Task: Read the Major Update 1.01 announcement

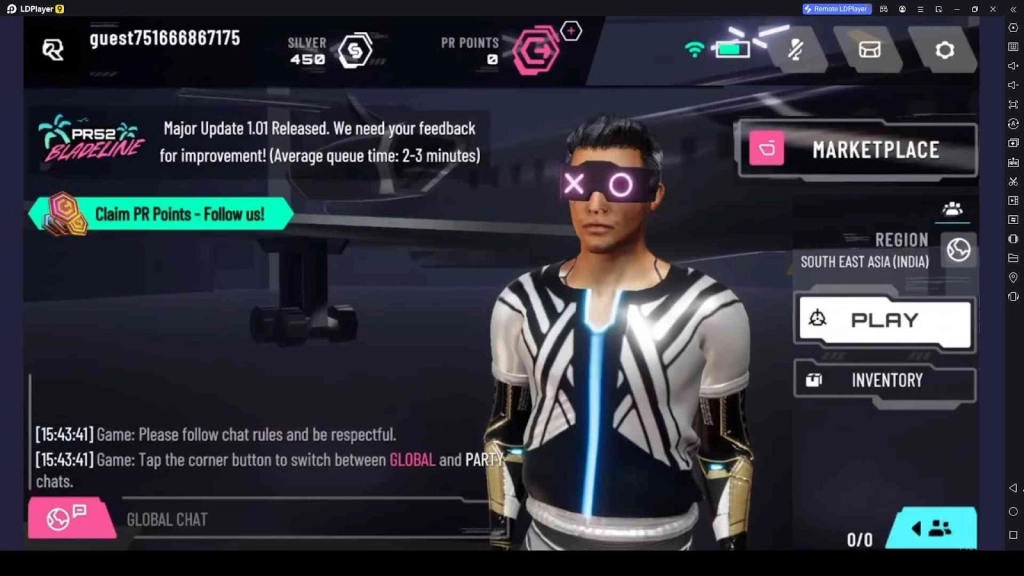Action: [318, 142]
